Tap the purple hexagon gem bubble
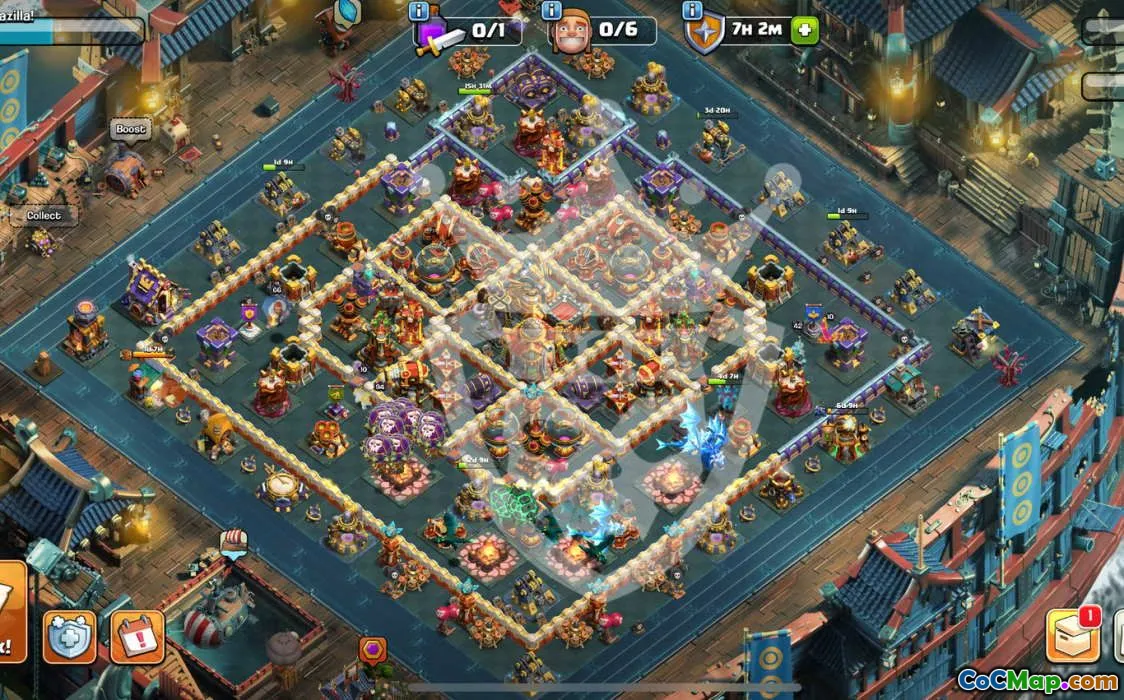Screen dimensions: 1124x700 pos(372,649)
